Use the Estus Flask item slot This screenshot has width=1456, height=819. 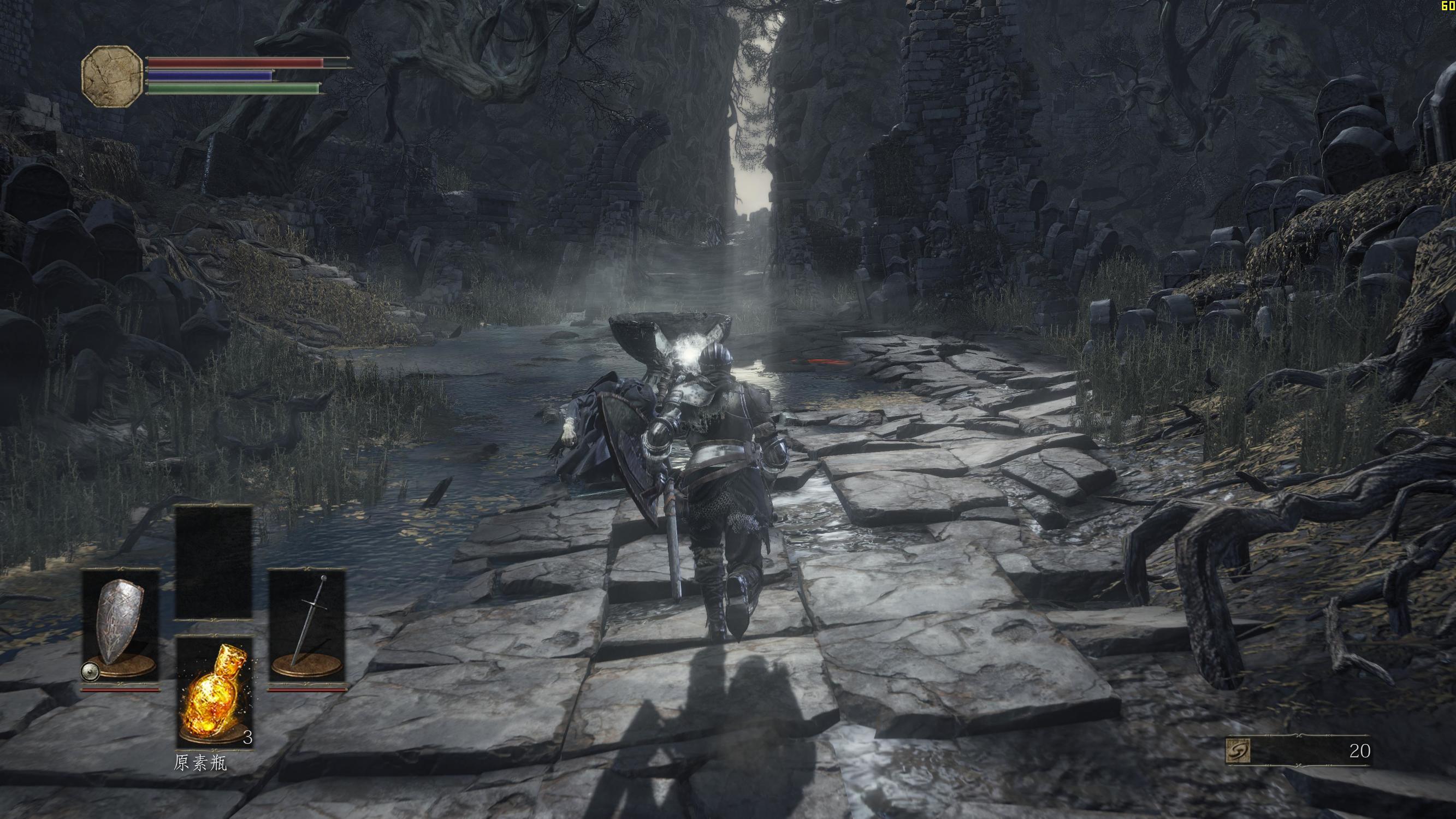pyautogui.click(x=214, y=692)
